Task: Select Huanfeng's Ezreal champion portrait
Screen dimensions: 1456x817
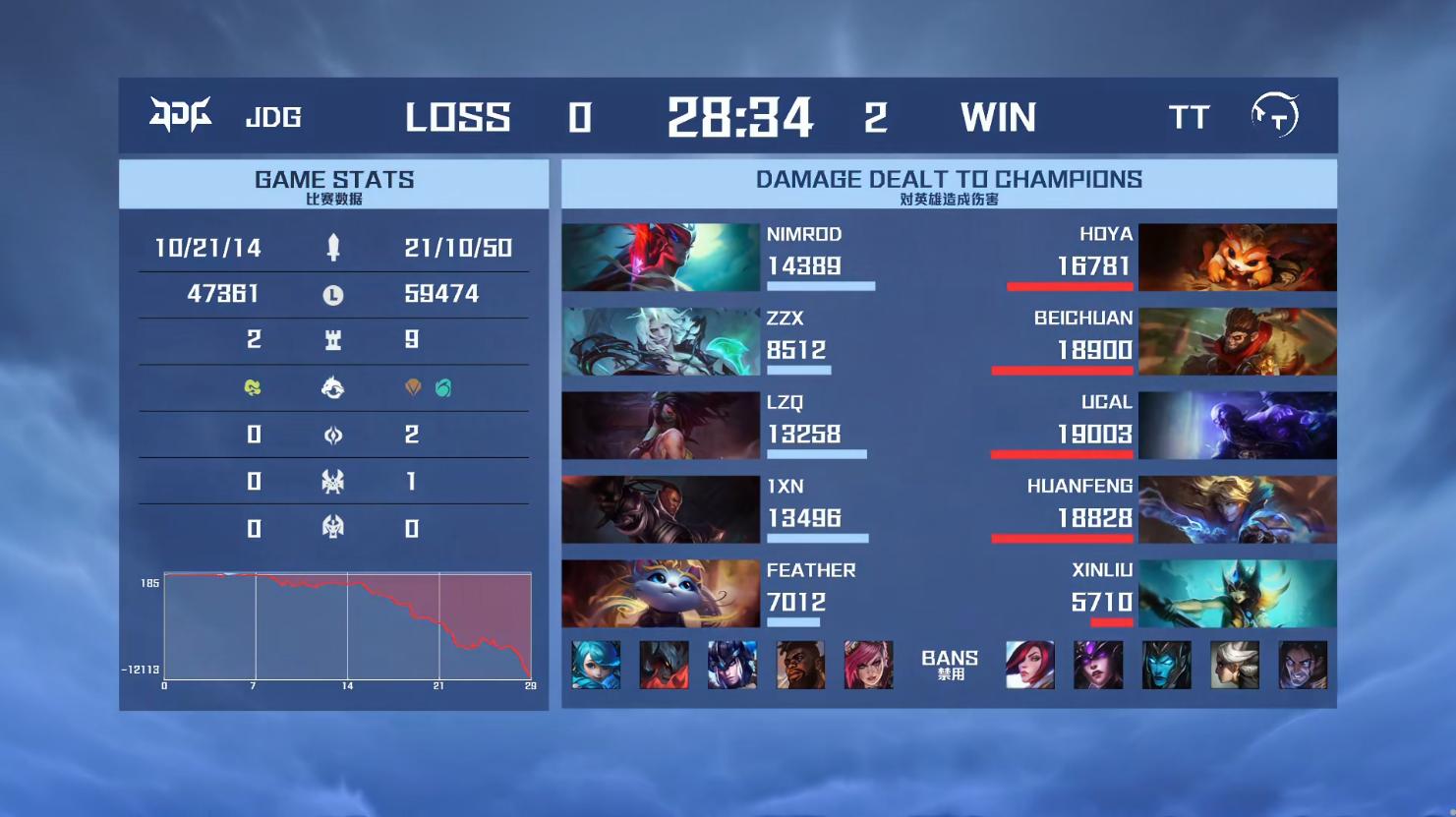Action: 1237,509
